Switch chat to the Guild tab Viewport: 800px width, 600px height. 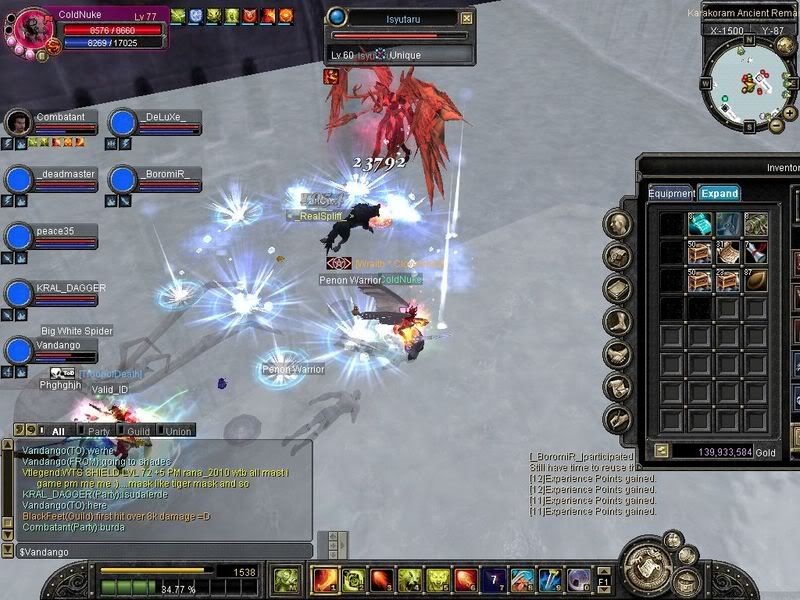tap(138, 431)
